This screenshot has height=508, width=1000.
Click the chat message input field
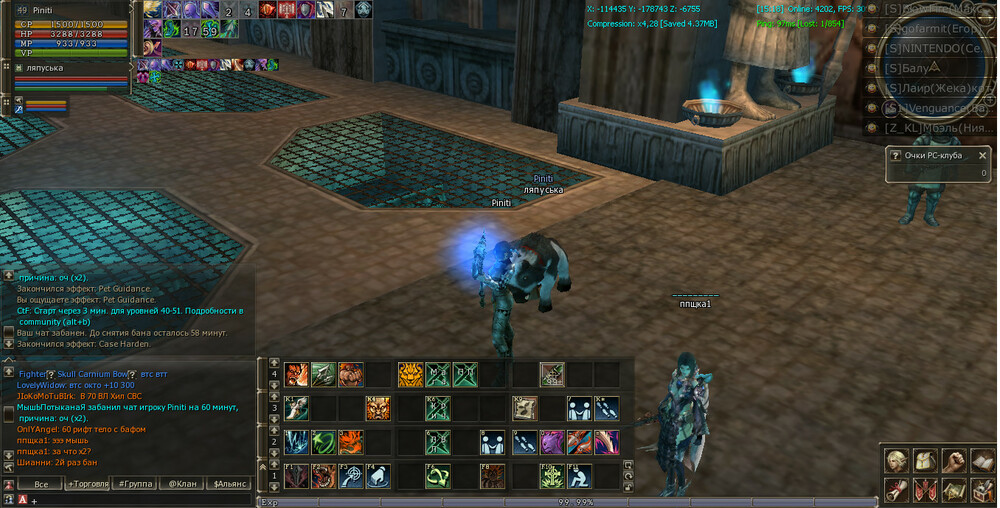pyautogui.click(x=140, y=500)
